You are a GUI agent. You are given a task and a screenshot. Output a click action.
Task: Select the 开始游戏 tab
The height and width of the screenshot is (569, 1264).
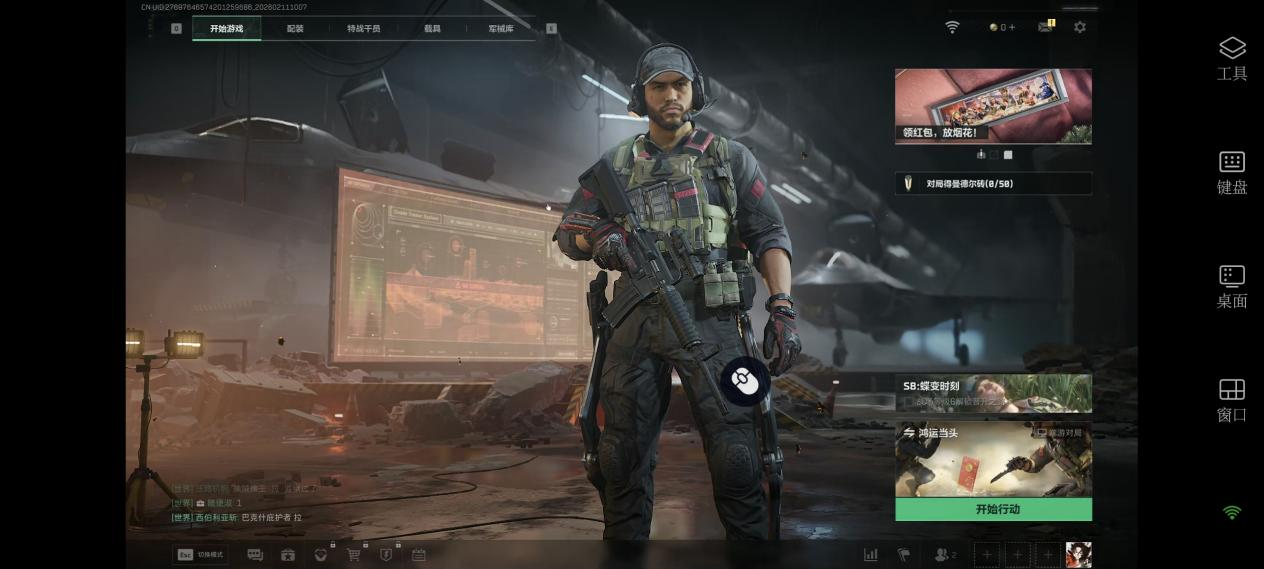(x=226, y=28)
